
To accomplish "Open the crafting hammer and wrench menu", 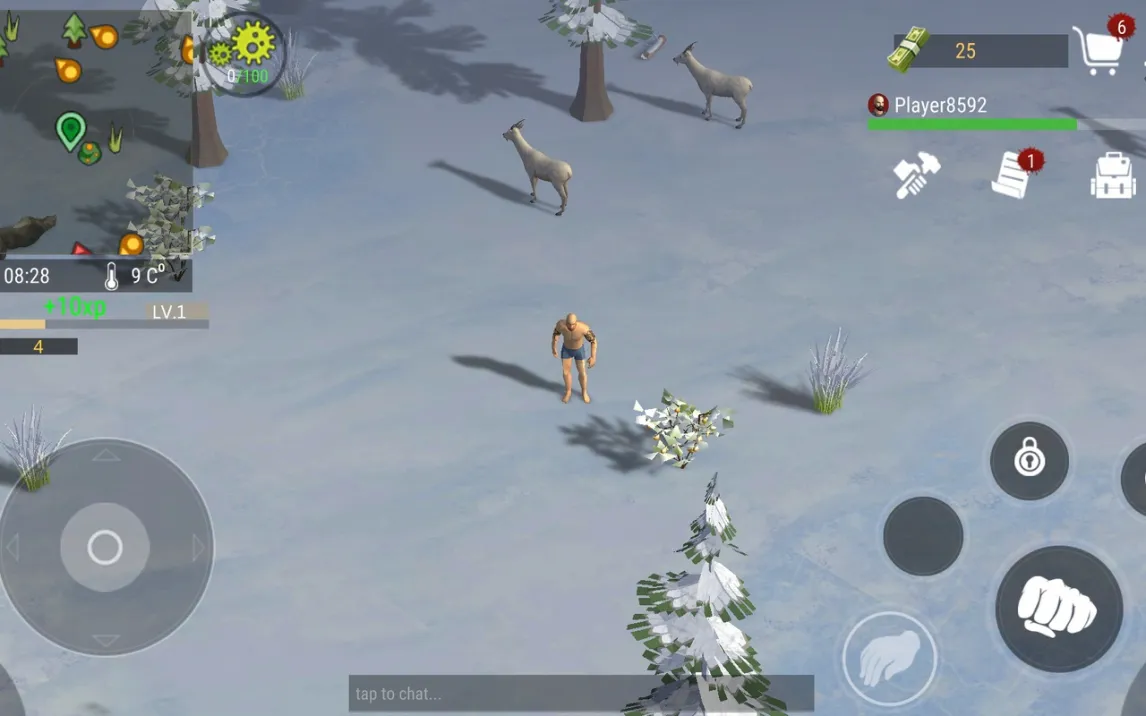I will point(916,176).
